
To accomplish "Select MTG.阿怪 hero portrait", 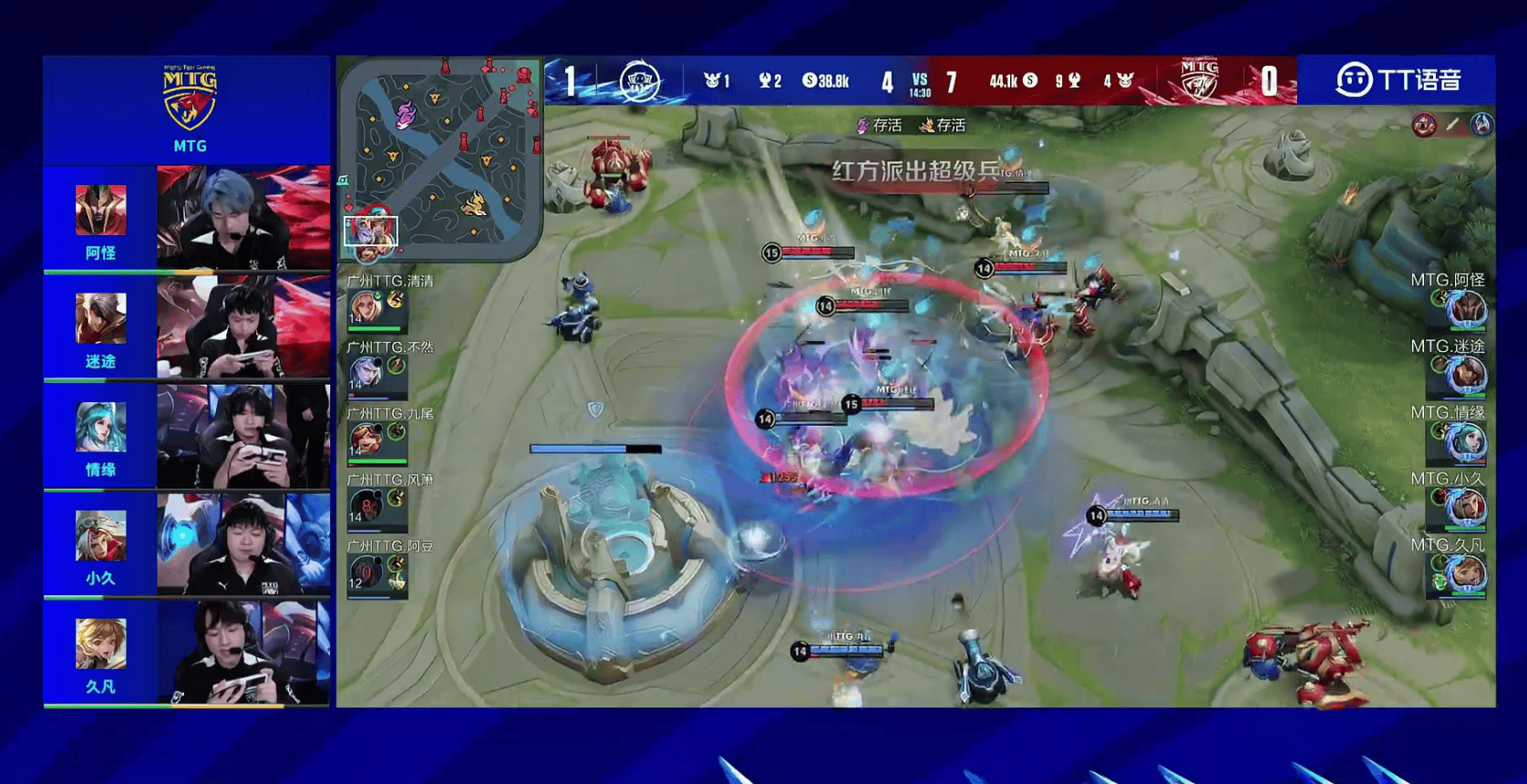I will pos(1467,309).
